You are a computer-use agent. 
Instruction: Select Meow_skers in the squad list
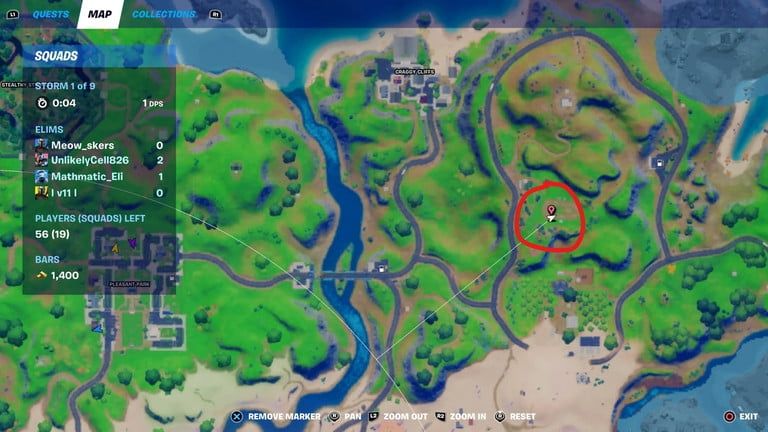coord(82,145)
